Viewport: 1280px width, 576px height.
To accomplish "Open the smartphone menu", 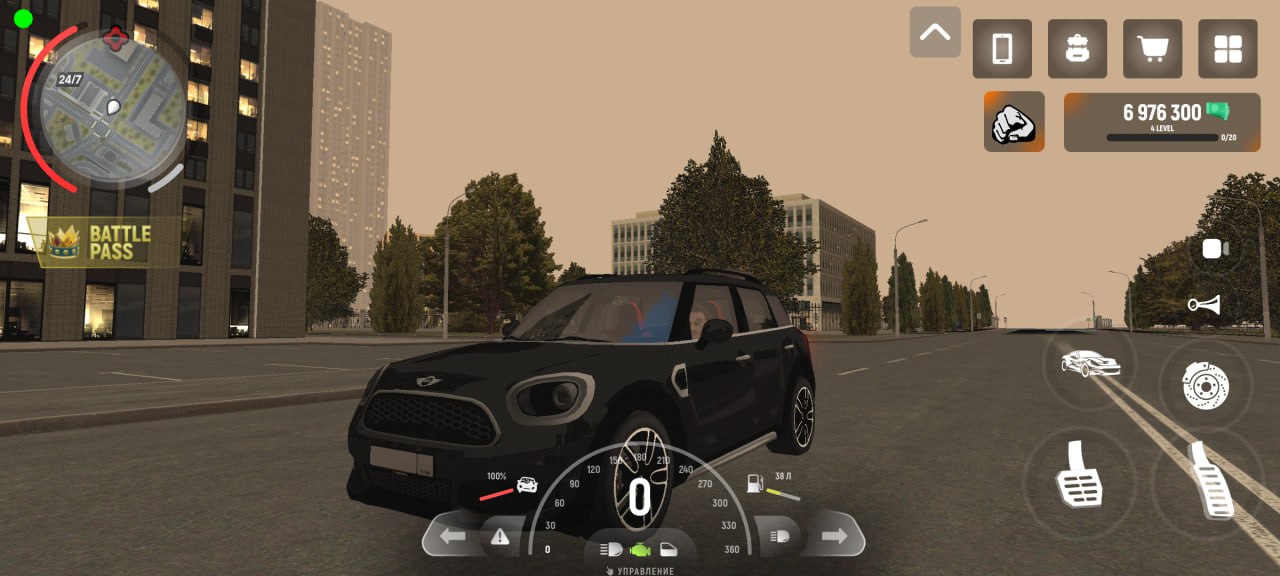I will tap(1002, 49).
